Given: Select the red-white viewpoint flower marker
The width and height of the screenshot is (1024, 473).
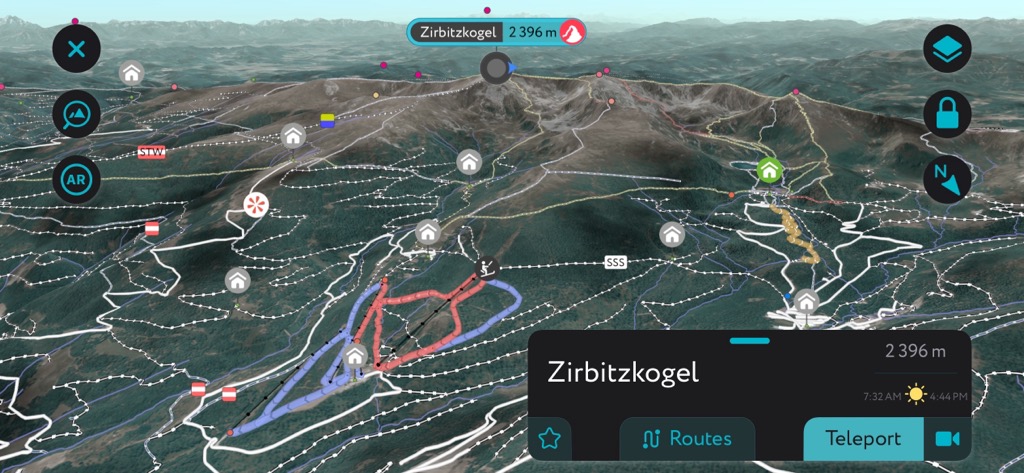Looking at the screenshot, I should tap(257, 205).
